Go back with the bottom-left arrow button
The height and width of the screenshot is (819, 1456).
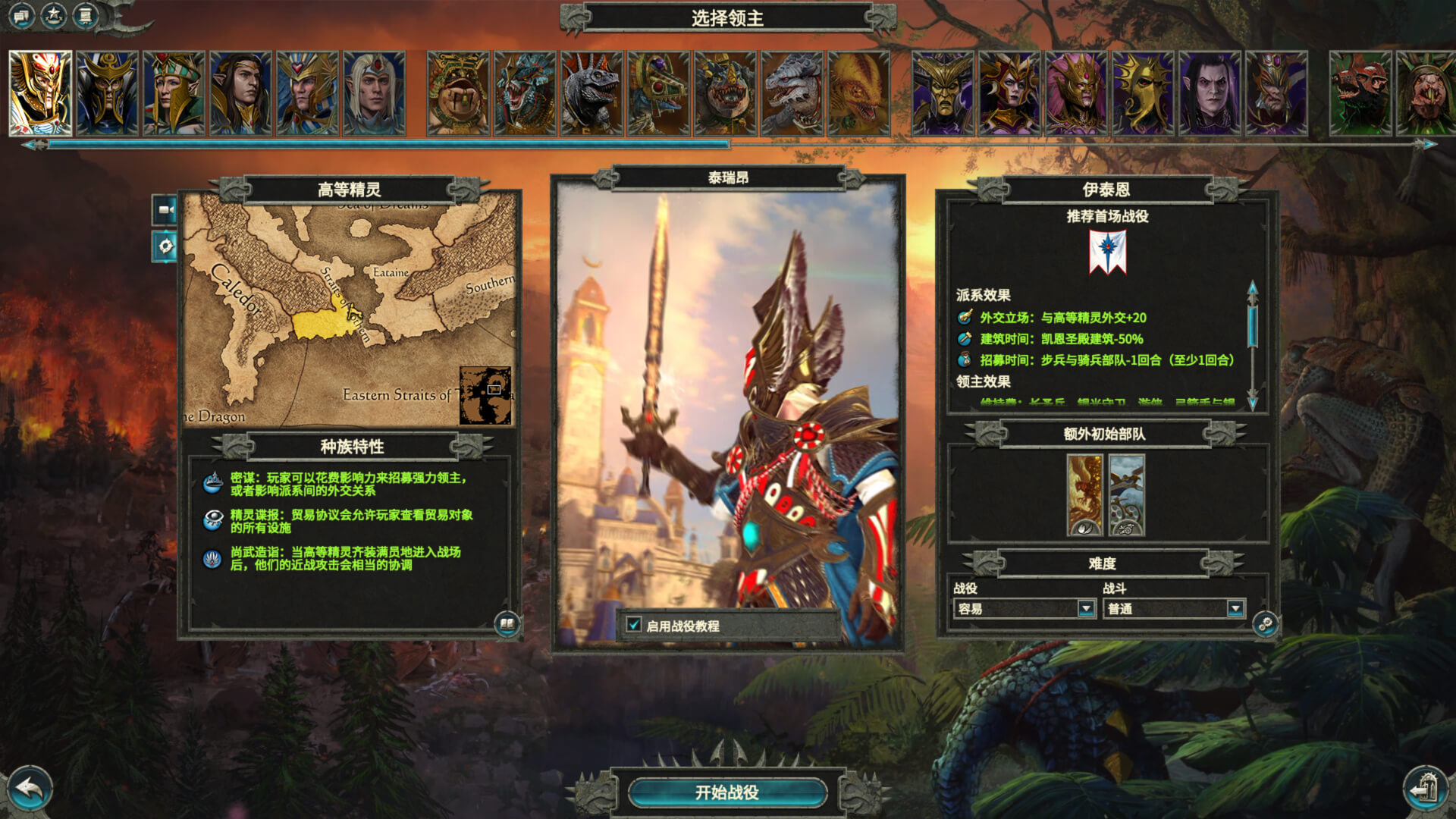29,789
